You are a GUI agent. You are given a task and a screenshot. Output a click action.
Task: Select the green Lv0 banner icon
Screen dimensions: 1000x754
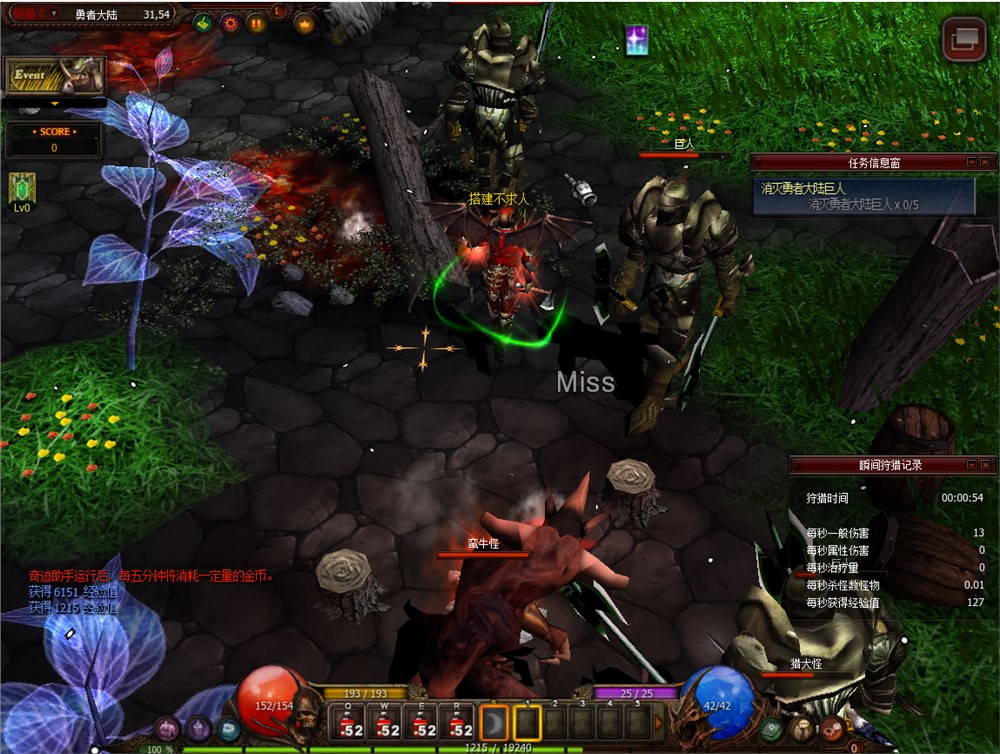coord(22,187)
